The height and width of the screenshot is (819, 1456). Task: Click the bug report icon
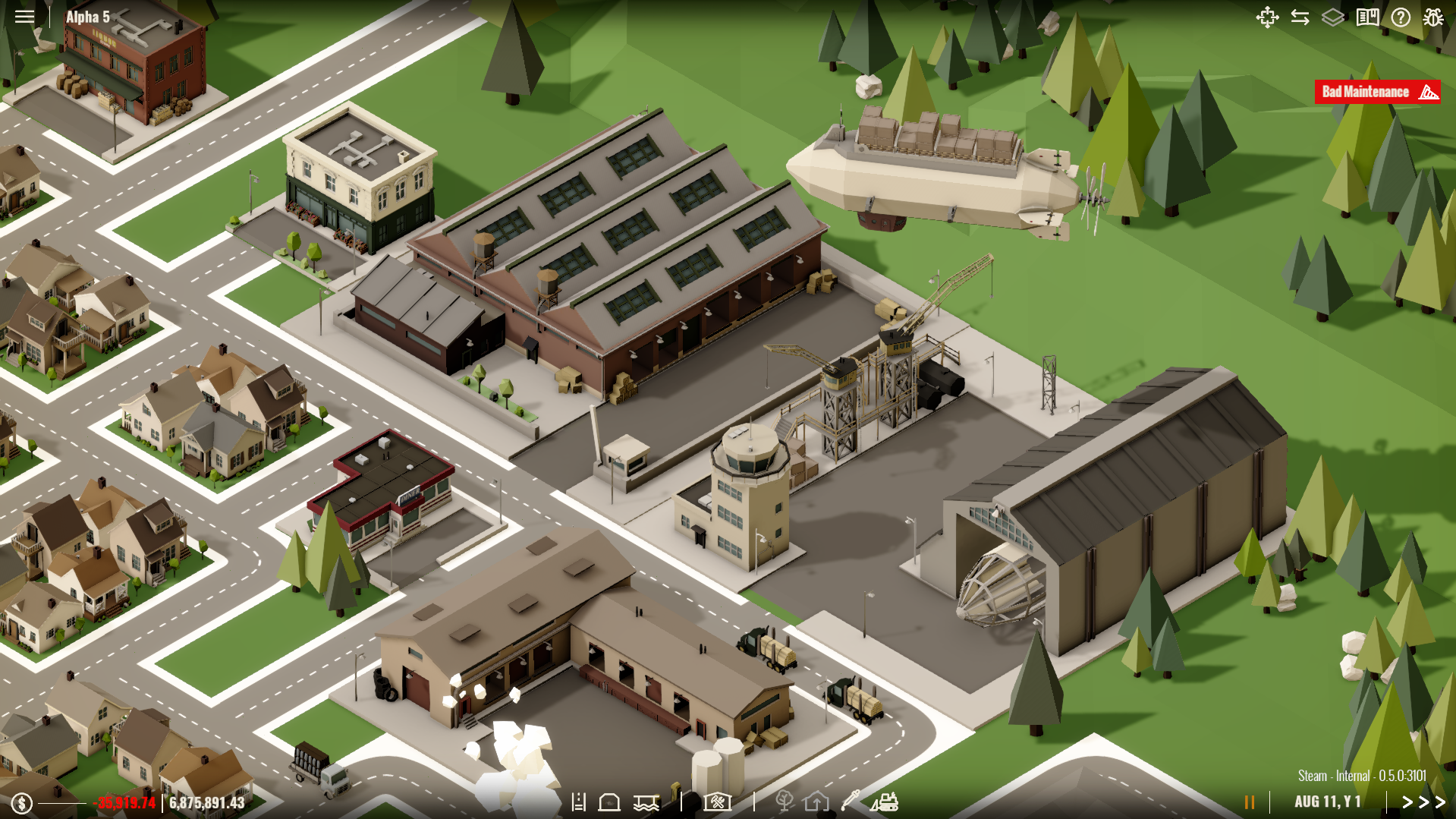click(x=1433, y=17)
